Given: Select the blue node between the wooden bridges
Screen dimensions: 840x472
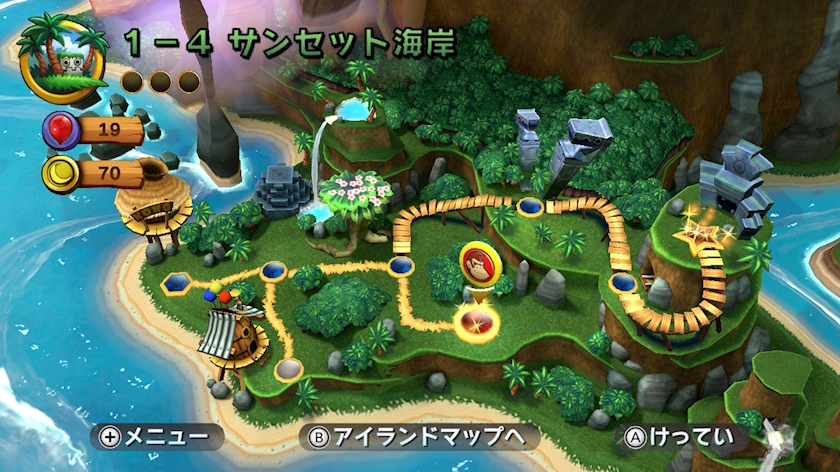Looking at the screenshot, I should click(x=530, y=207).
